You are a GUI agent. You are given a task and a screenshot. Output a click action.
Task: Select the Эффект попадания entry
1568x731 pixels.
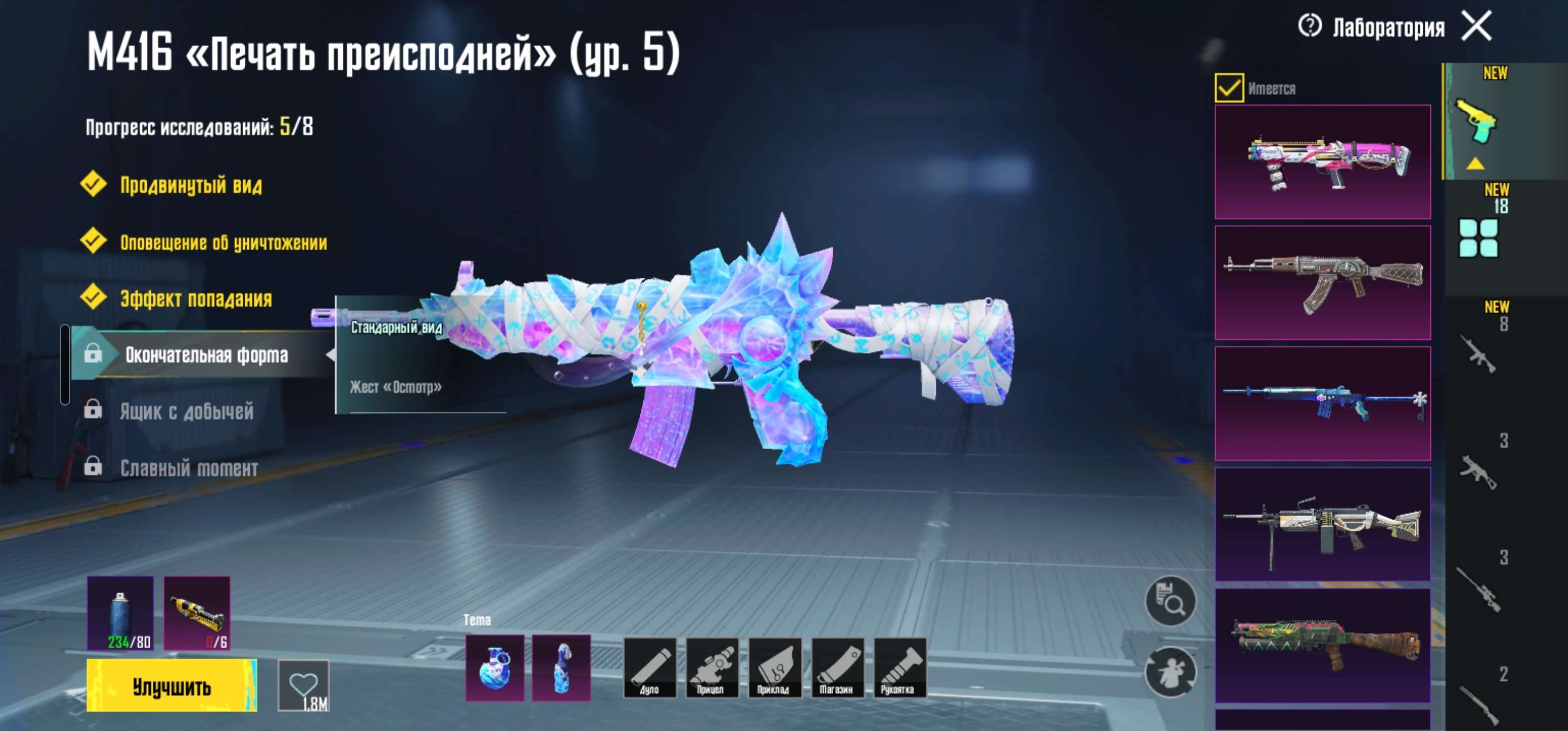tap(195, 299)
